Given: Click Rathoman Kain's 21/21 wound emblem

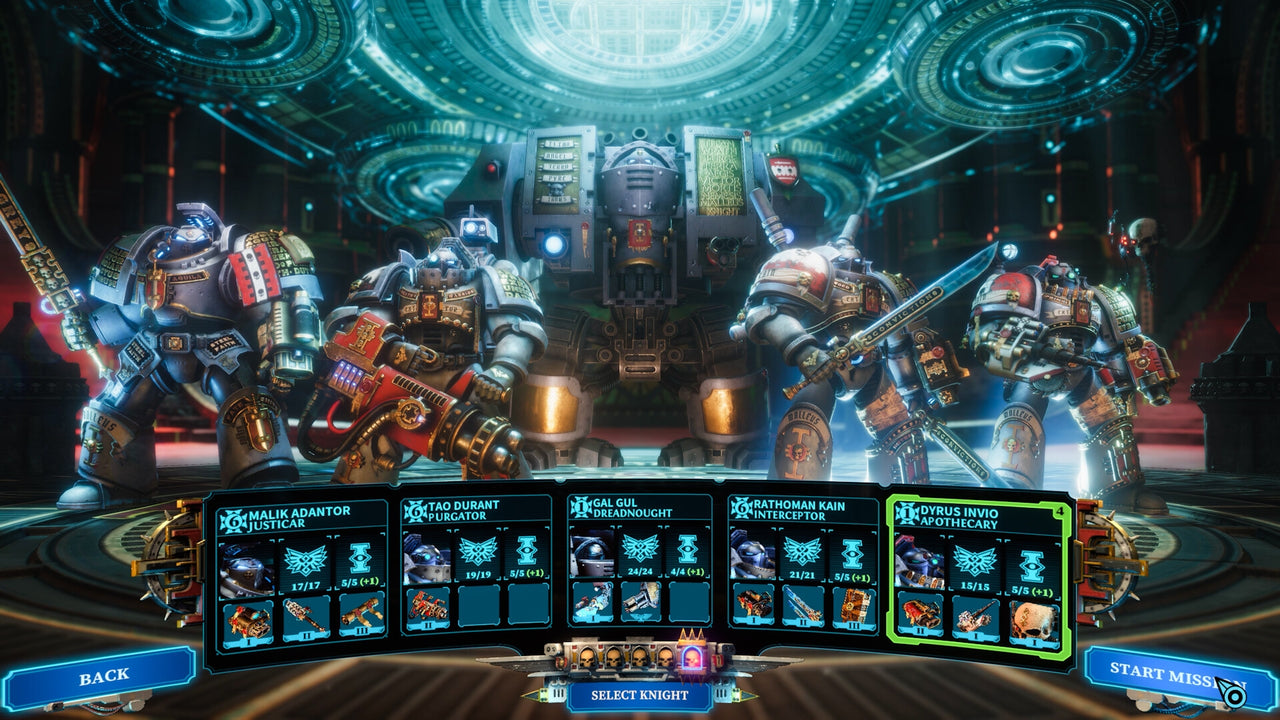Looking at the screenshot, I should click(801, 550).
